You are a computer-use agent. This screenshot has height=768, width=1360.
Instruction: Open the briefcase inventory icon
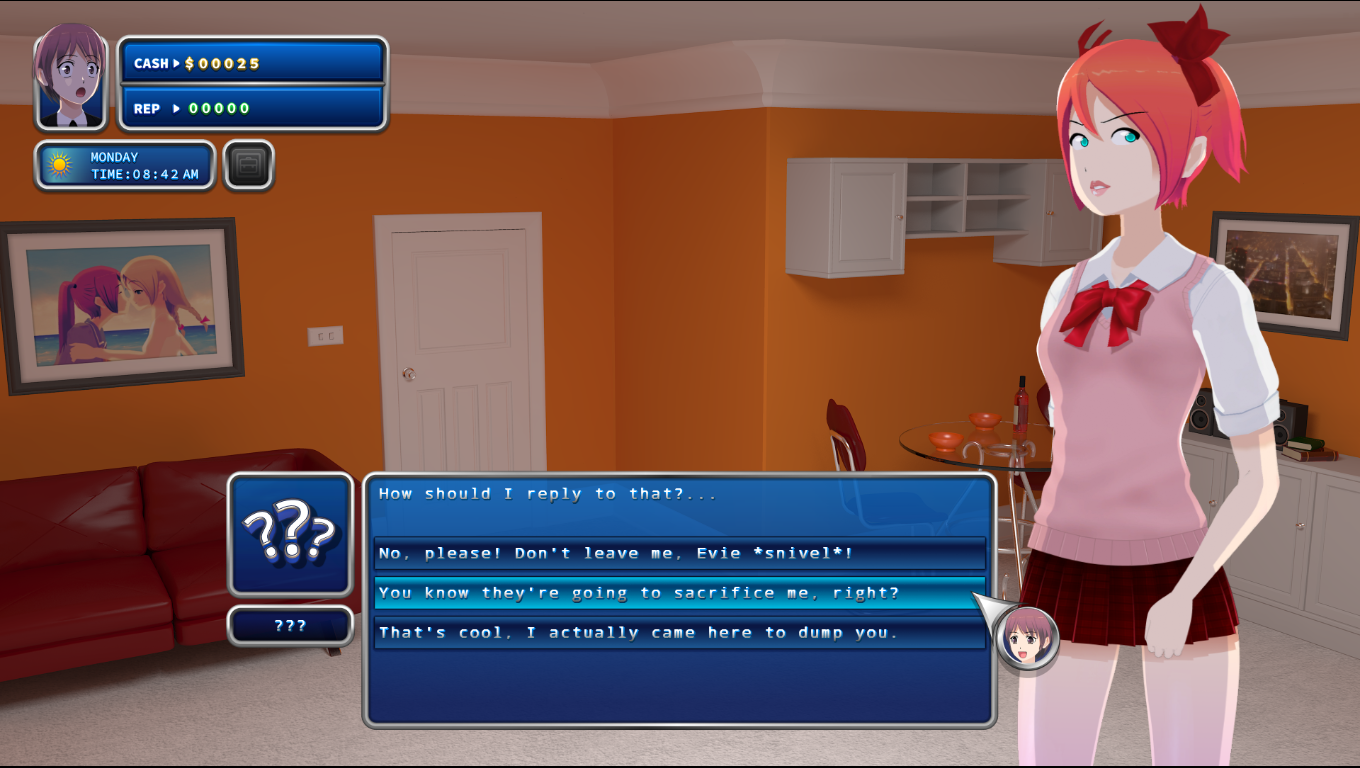(247, 165)
